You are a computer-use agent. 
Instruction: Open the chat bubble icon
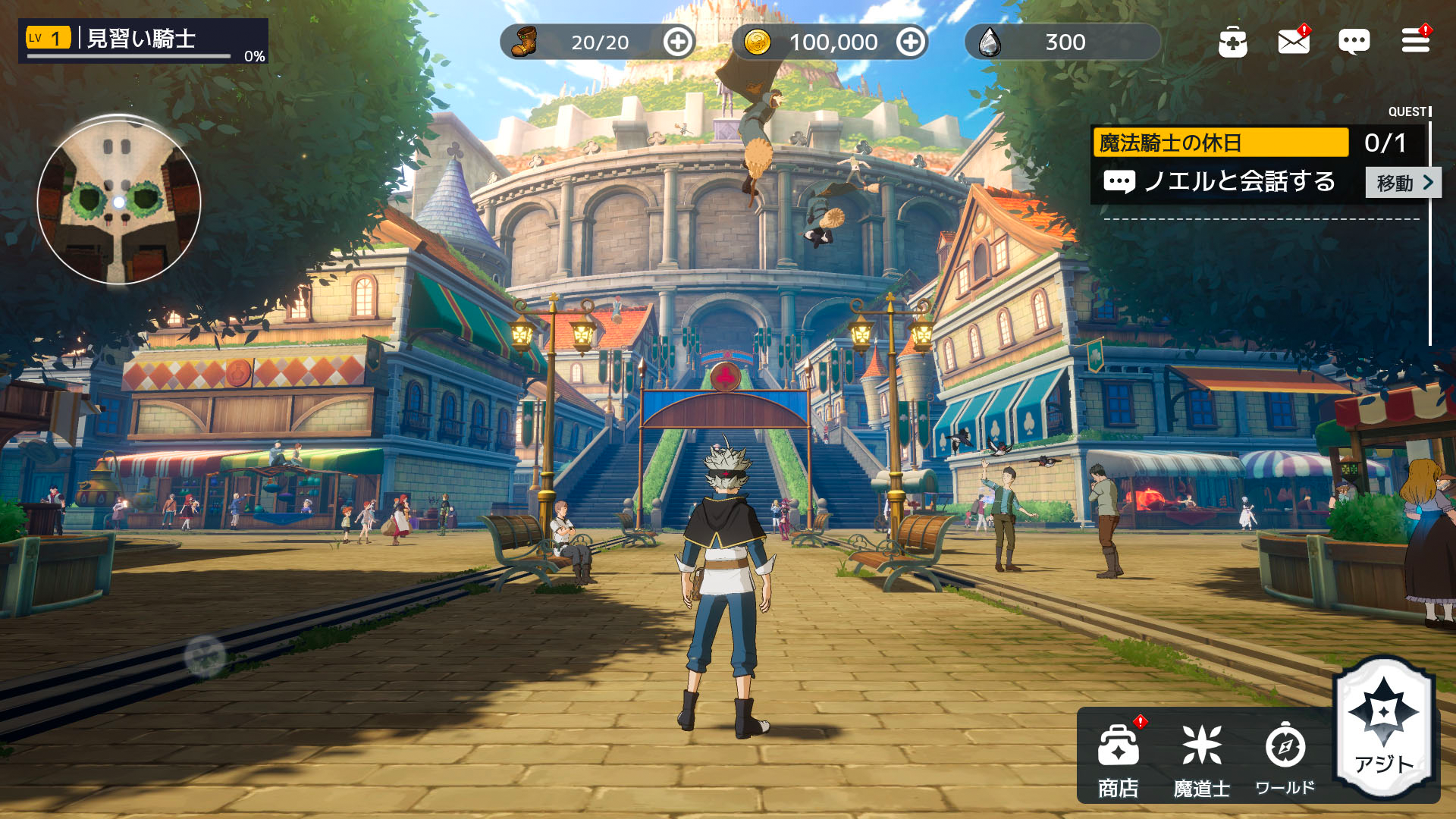coord(1355,42)
